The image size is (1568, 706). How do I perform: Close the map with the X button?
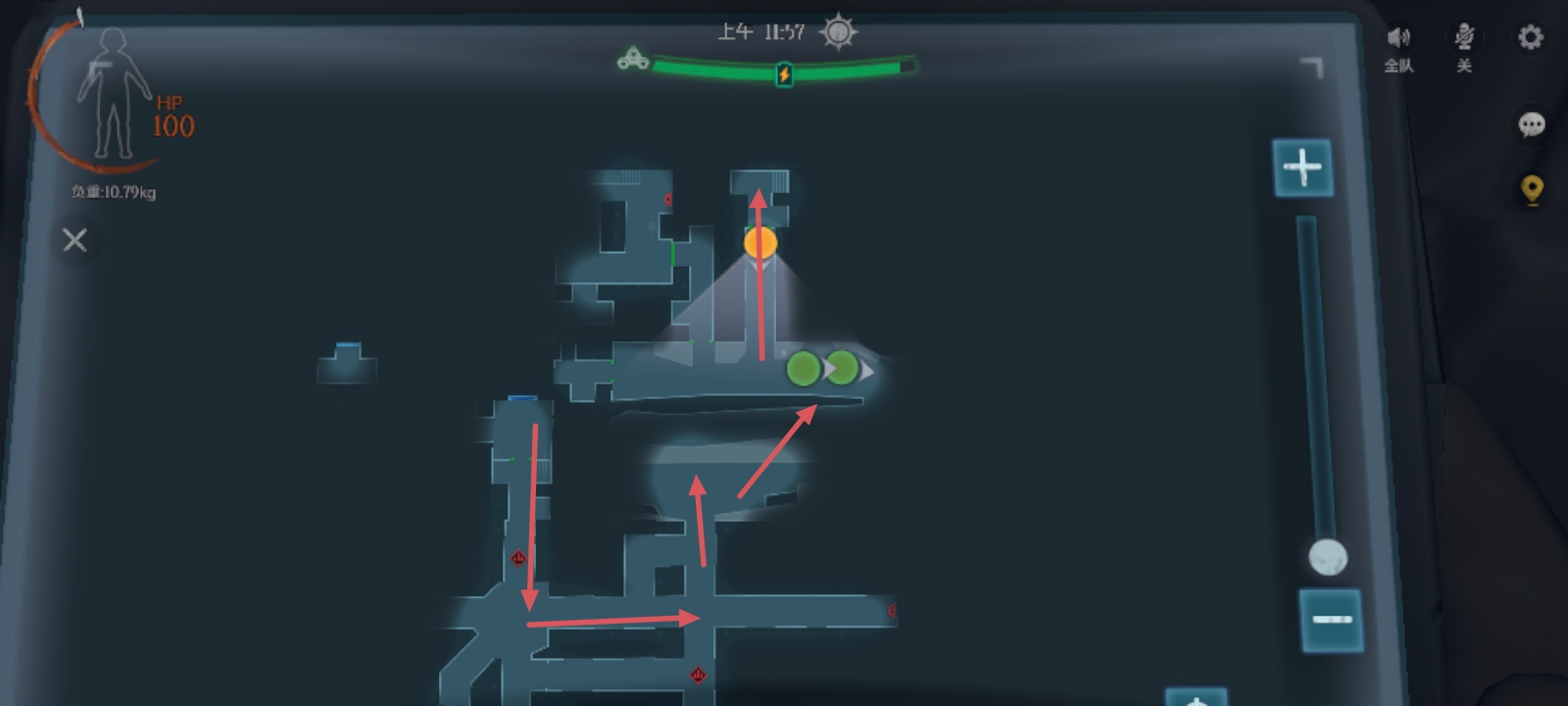(x=74, y=240)
